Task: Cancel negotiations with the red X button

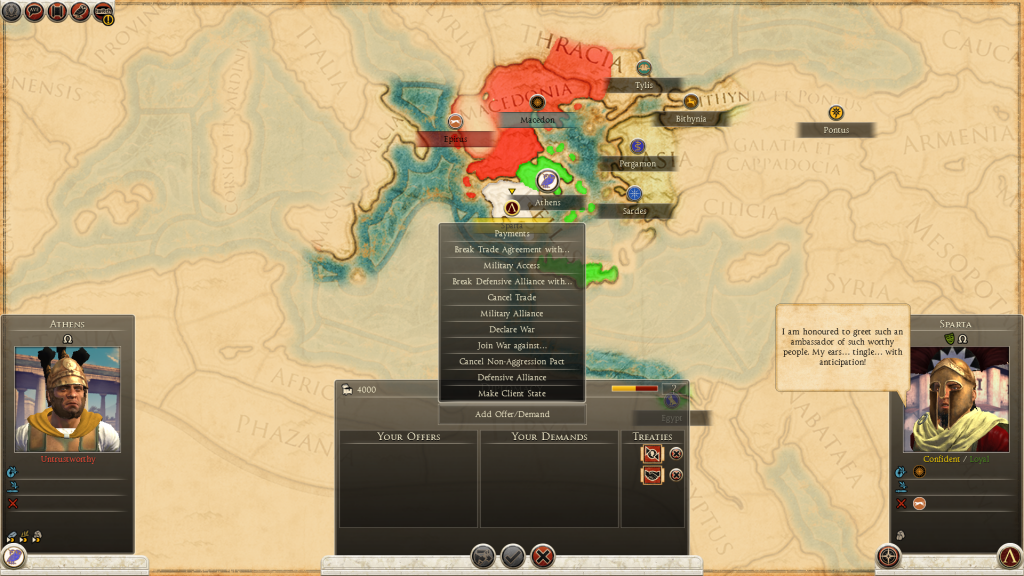Action: (x=543, y=555)
